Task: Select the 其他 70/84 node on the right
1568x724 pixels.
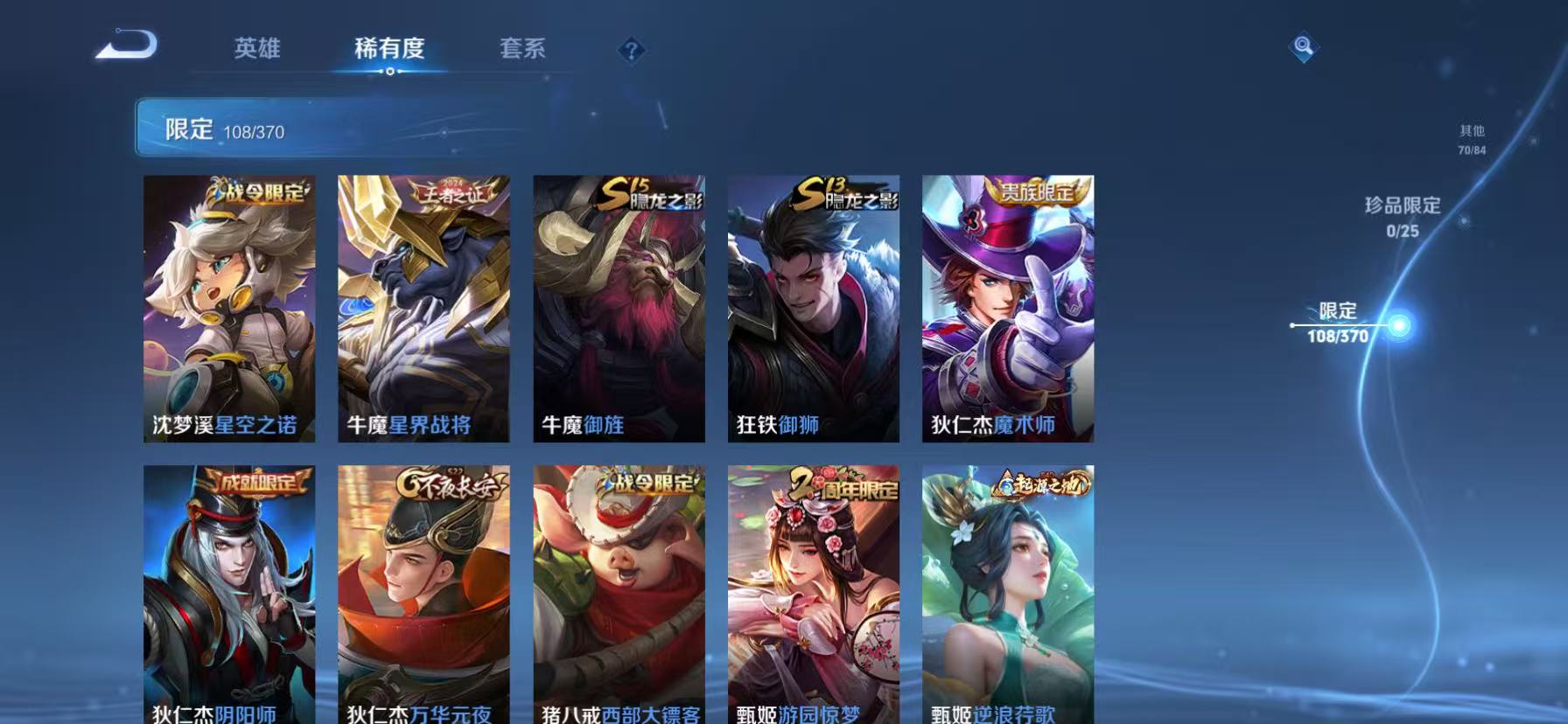Action: 1470,140
